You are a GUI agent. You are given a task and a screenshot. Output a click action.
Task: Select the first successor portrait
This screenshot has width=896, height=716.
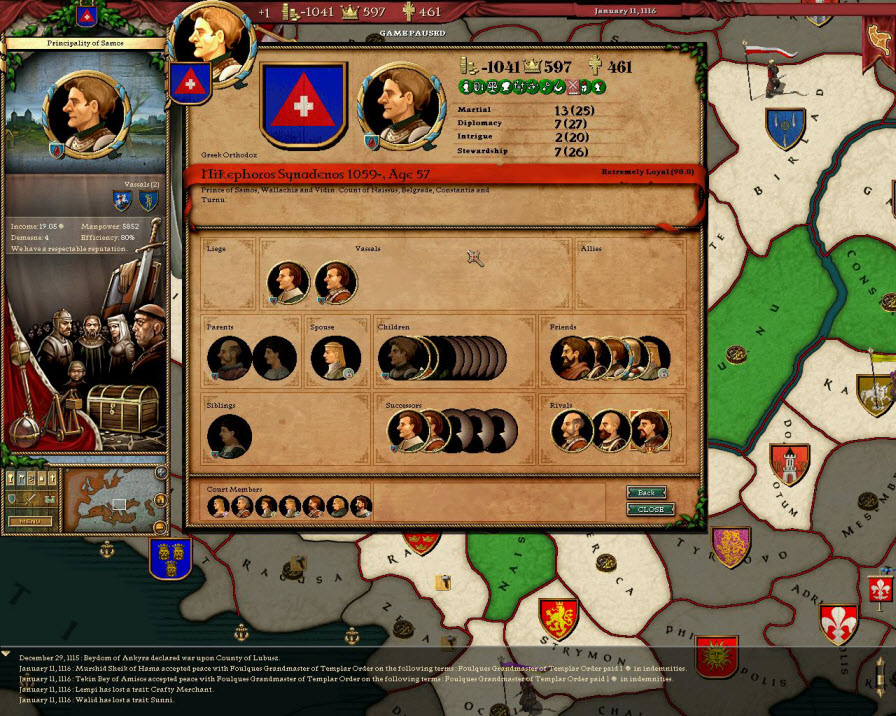point(406,431)
